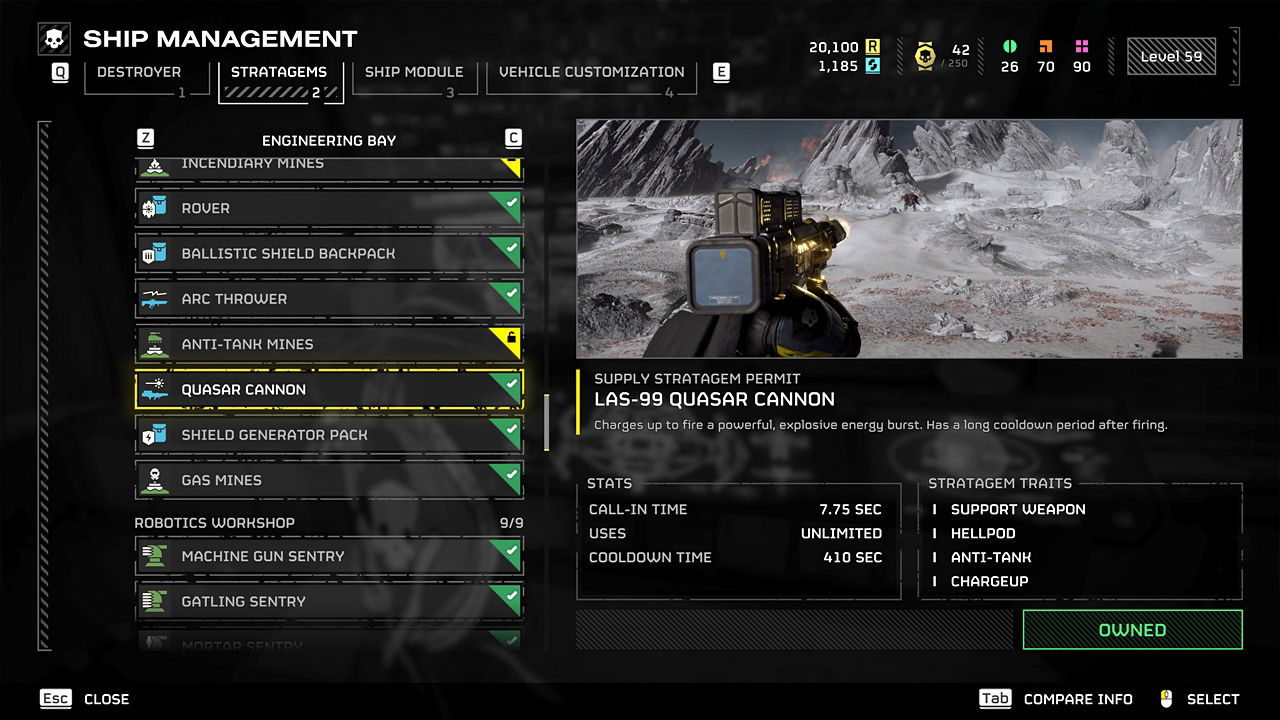
Task: Open the Stratagems tab
Action: point(280,73)
